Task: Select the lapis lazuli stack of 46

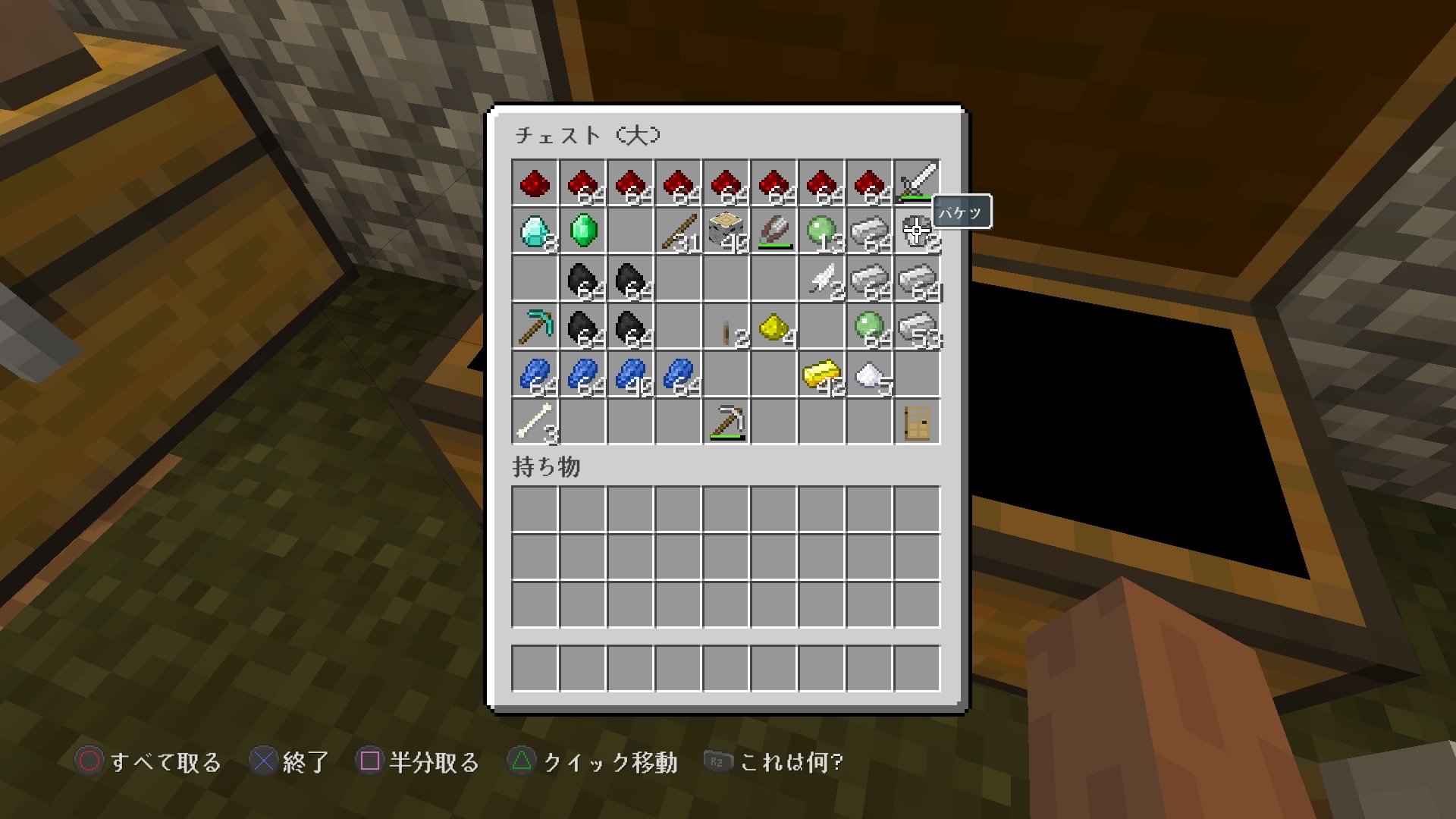Action: pos(630,374)
